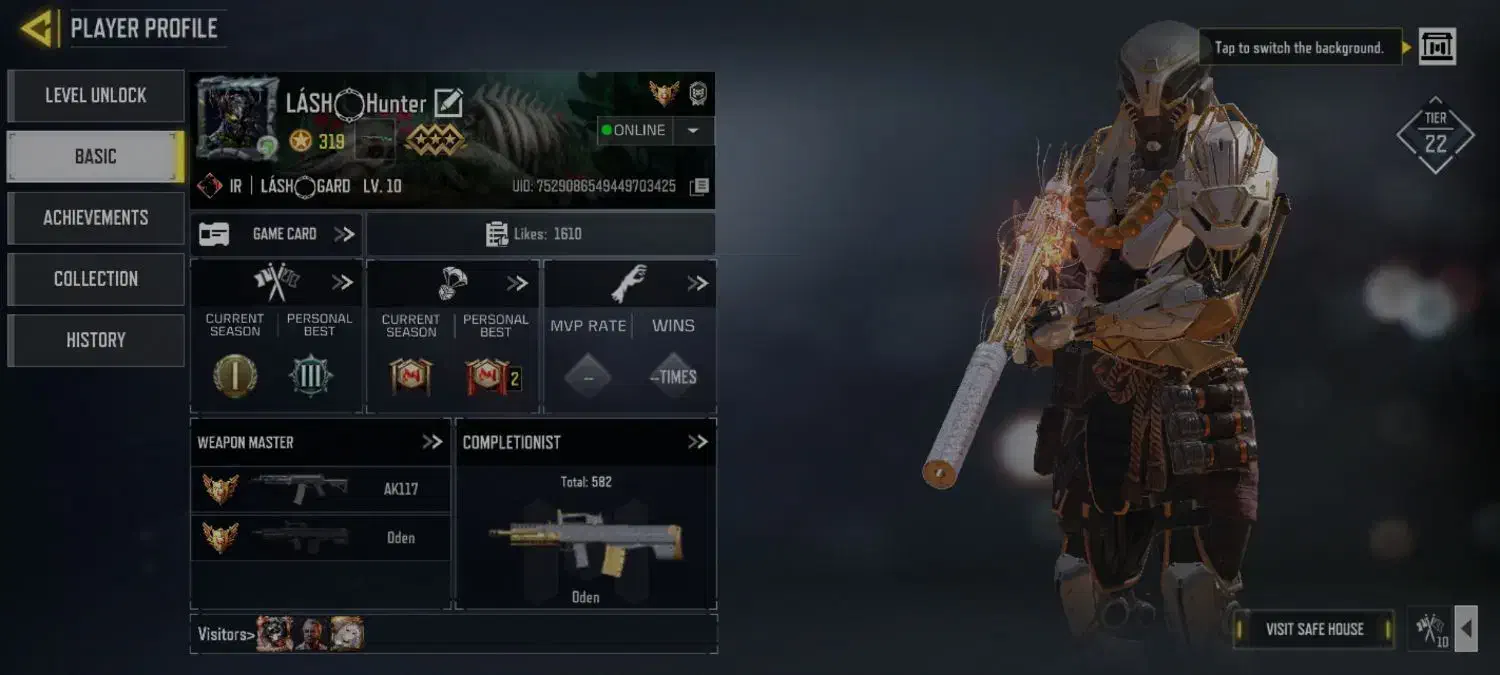Tap the background switch icon
Viewport: 1500px width, 675px height.
click(x=1437, y=46)
